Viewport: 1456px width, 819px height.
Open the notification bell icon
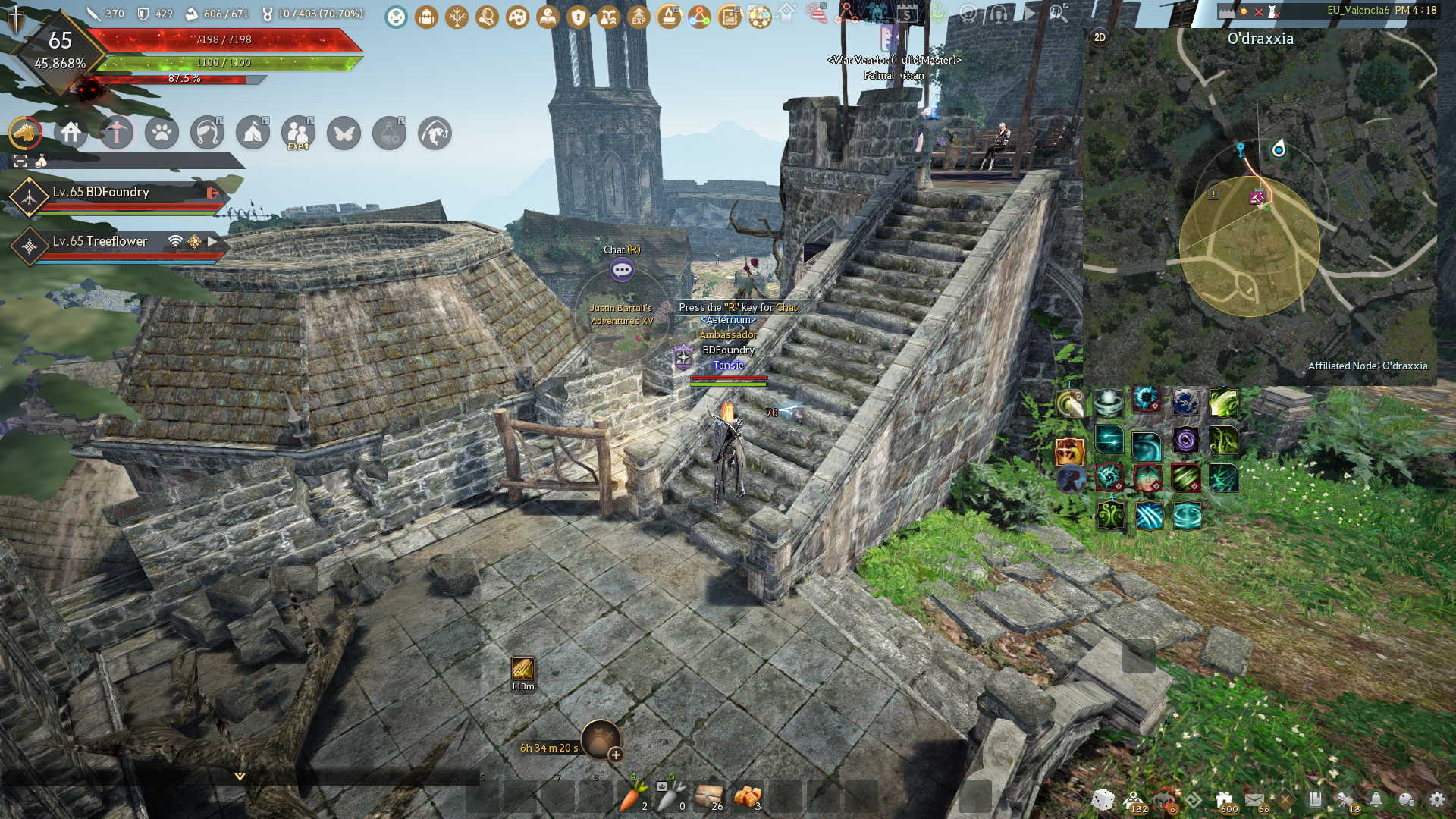(1376, 799)
